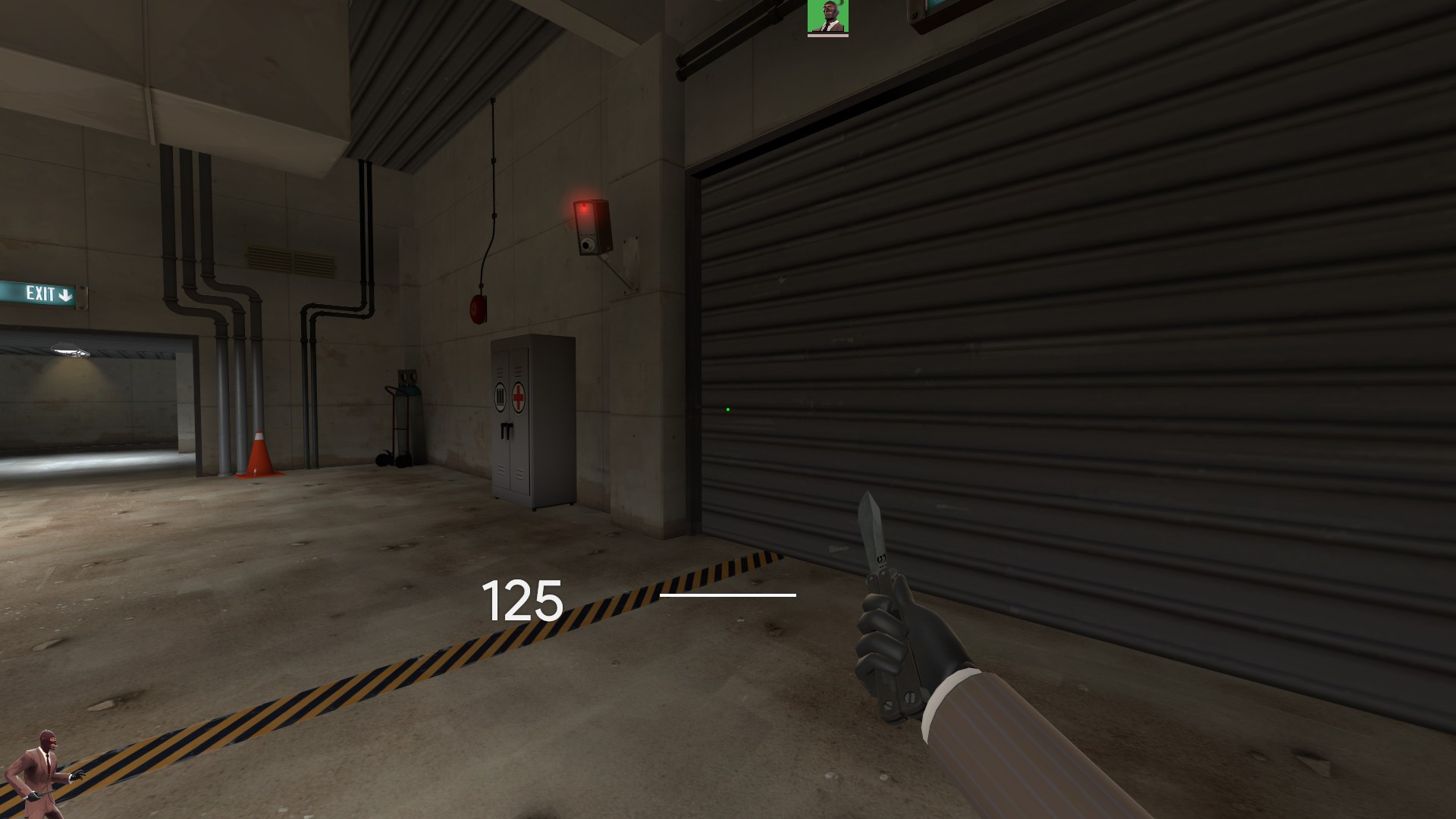This screenshot has height=819, width=1456.
Task: Click the pill bottle icon on the locker door
Action: click(500, 396)
